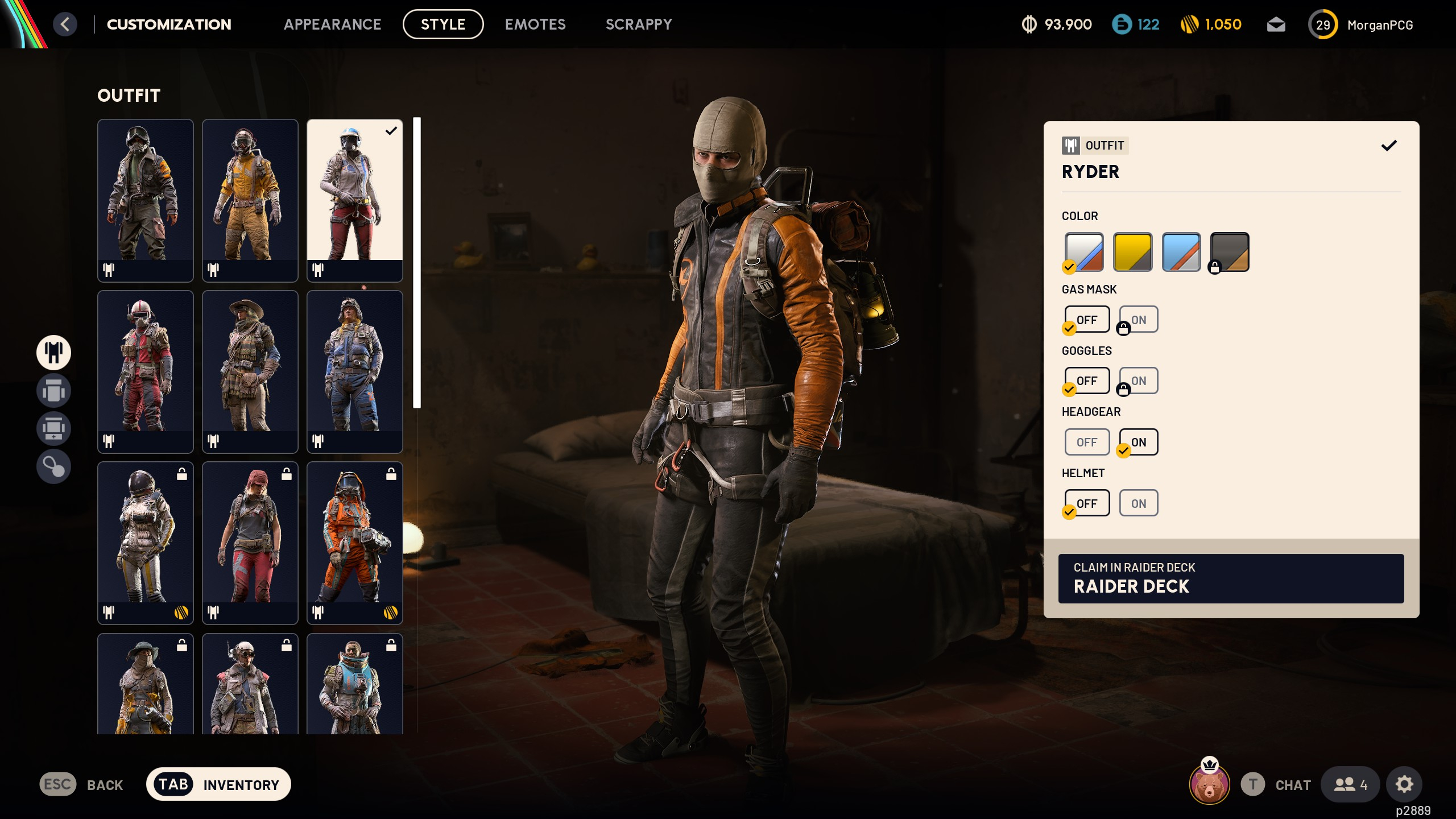Open the party members icon showing 4
This screenshot has height=819, width=1456.
click(x=1350, y=784)
